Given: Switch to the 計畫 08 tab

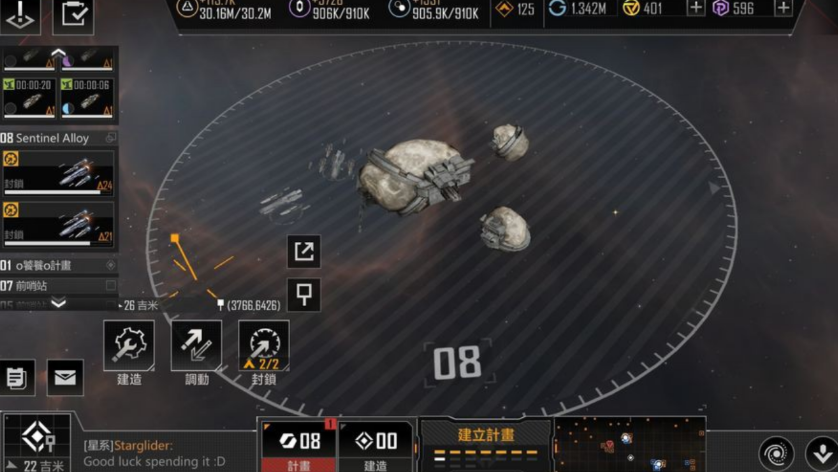Looking at the screenshot, I should (298, 445).
